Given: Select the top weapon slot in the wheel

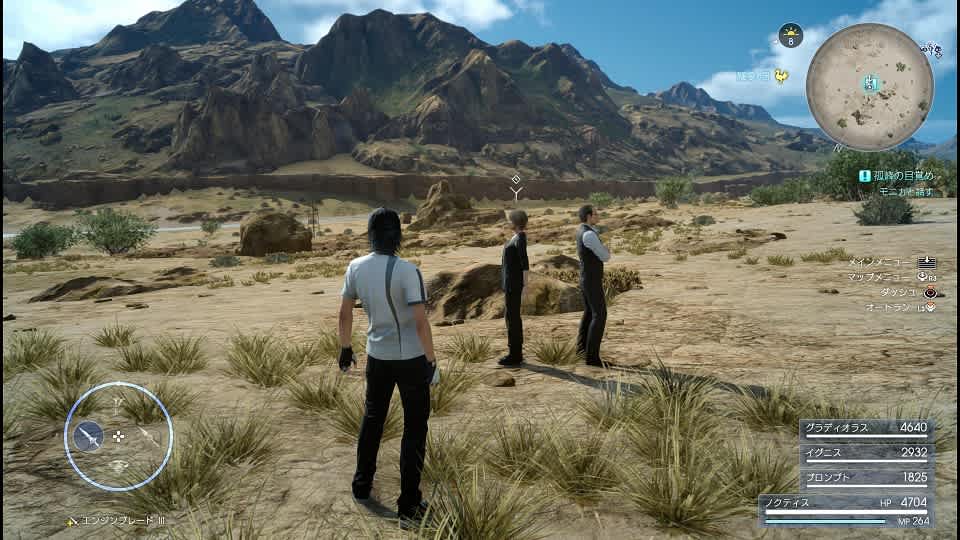Looking at the screenshot, I should tap(119, 406).
